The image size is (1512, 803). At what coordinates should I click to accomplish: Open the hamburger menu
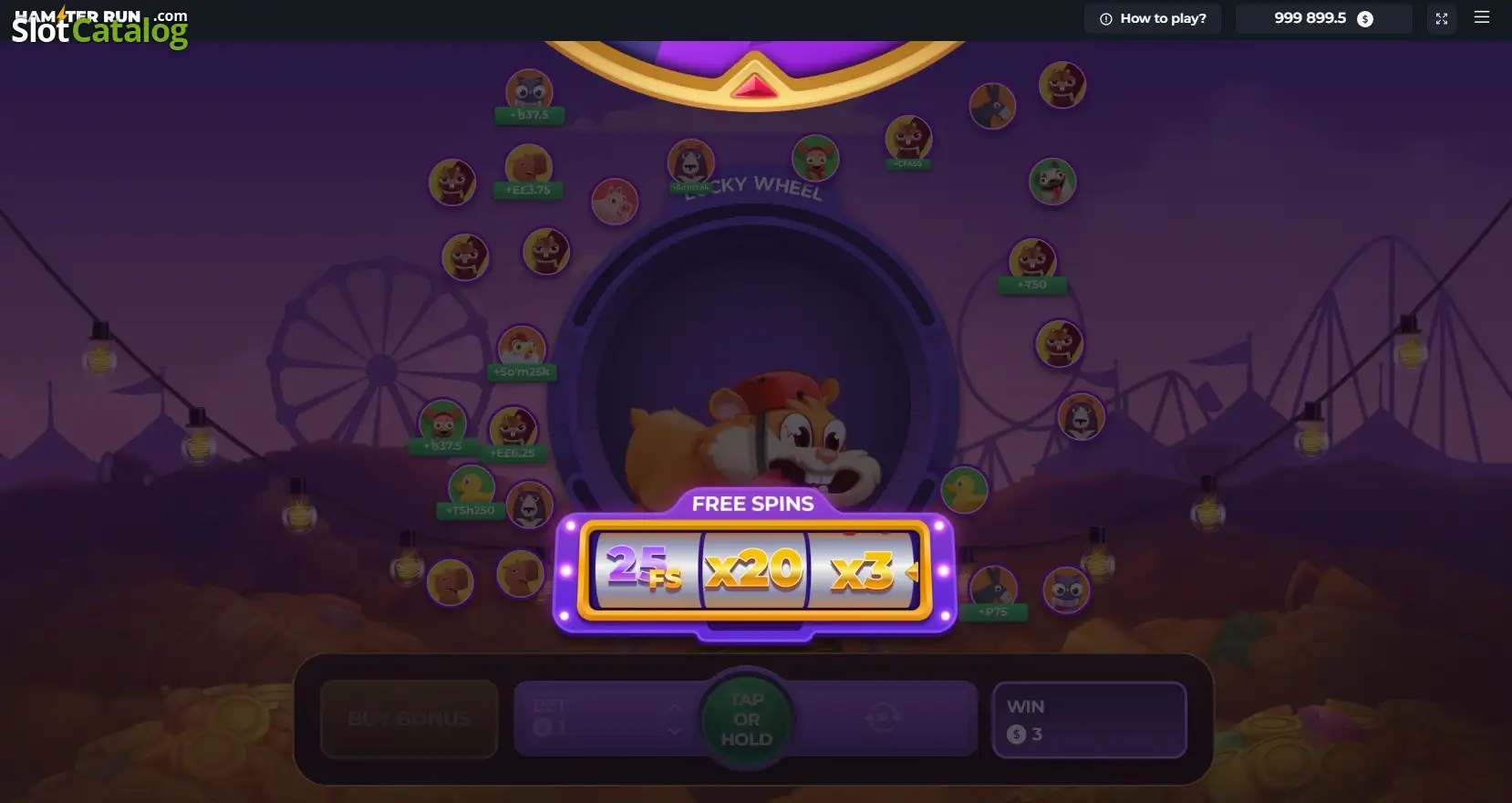[x=1482, y=17]
